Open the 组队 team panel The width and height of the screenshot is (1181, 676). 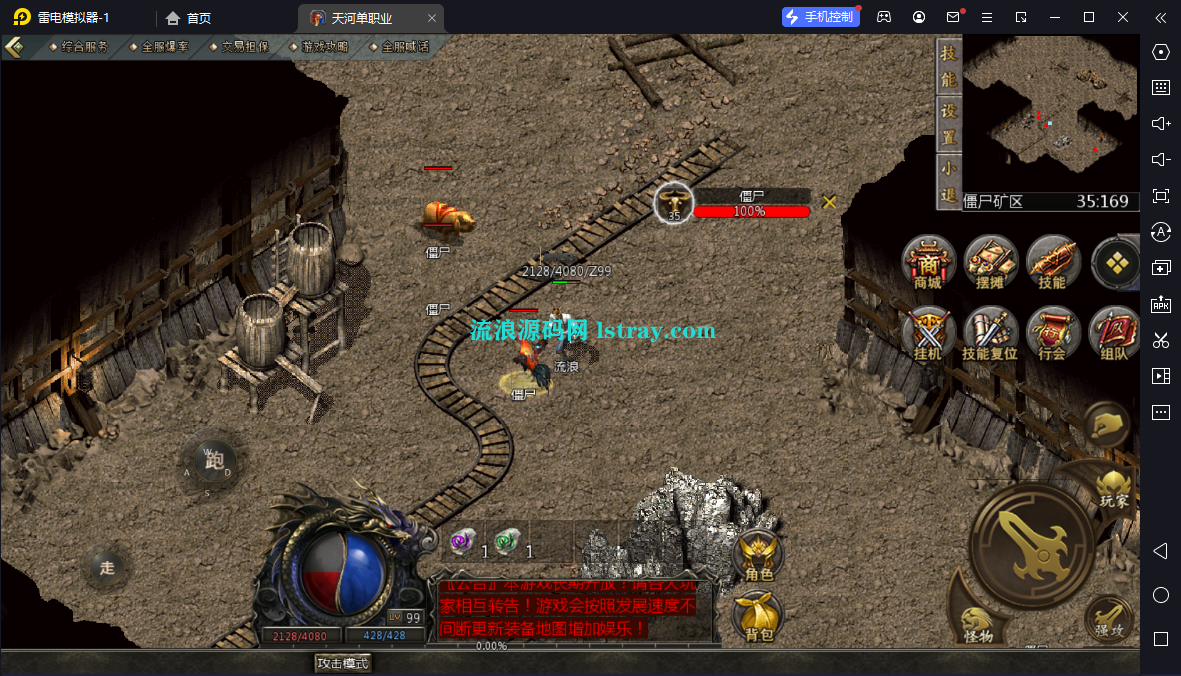point(1114,334)
